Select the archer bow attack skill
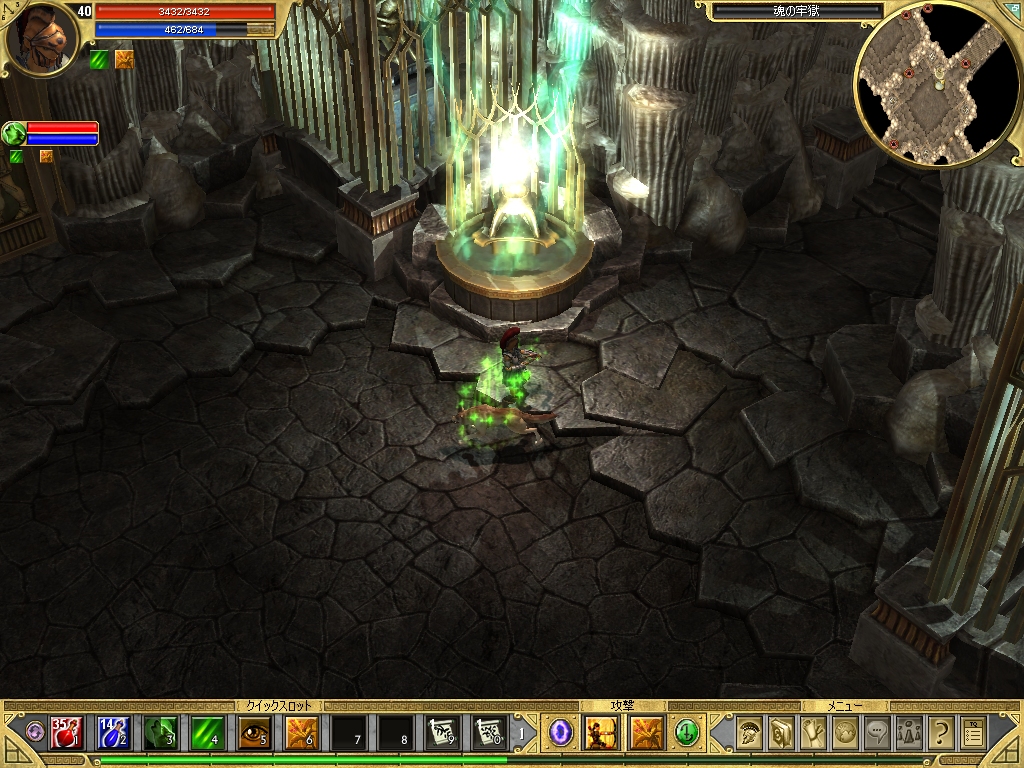The width and height of the screenshot is (1024, 768). tap(602, 733)
